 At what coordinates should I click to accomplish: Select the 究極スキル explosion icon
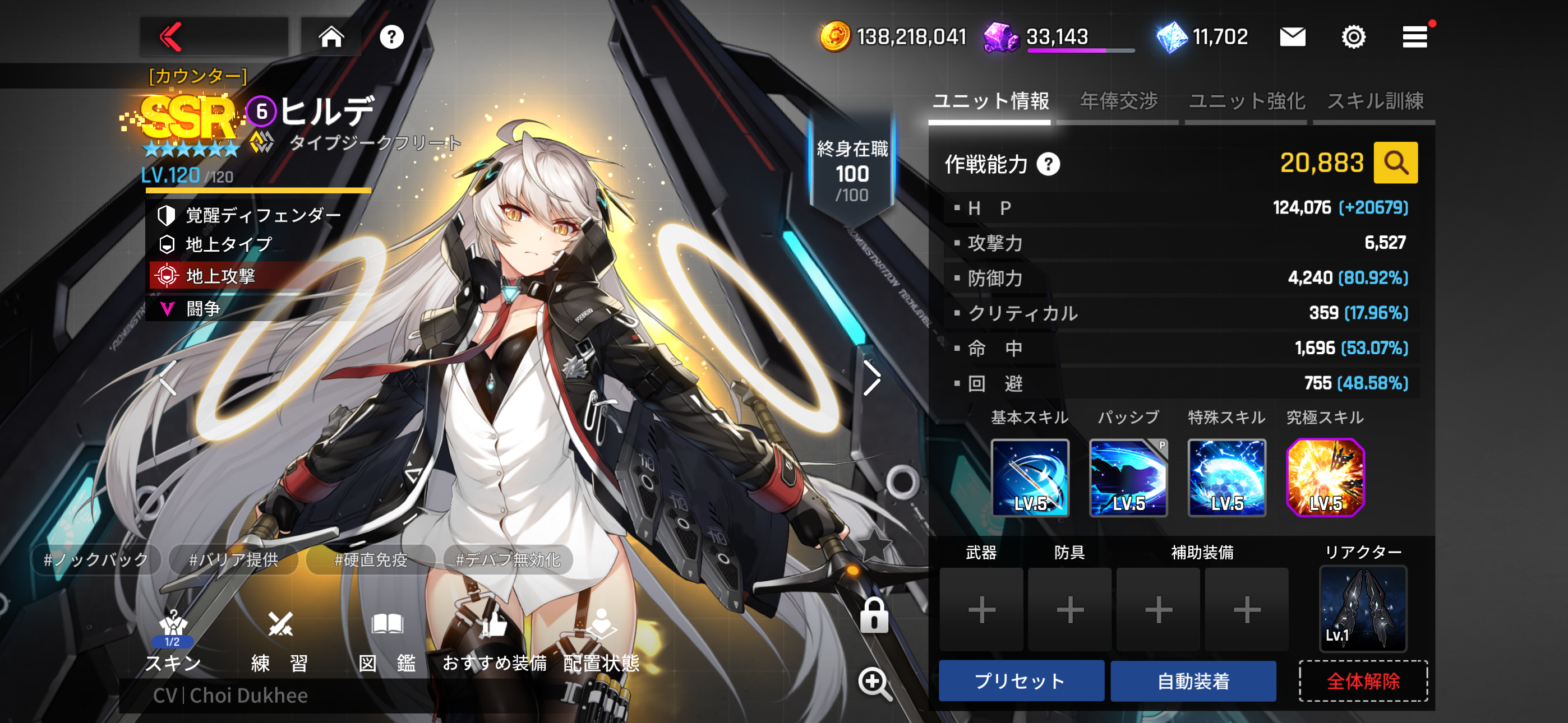click(1325, 478)
